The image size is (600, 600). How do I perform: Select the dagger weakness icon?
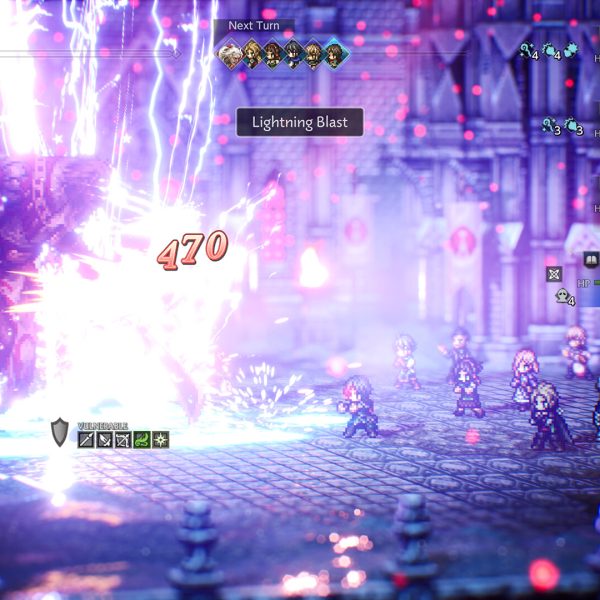click(105, 439)
